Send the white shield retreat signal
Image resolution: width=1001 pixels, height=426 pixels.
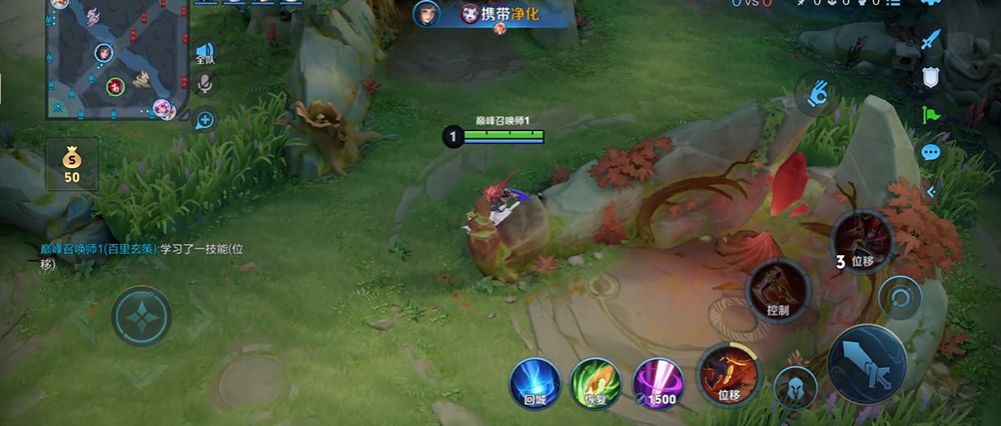click(931, 77)
